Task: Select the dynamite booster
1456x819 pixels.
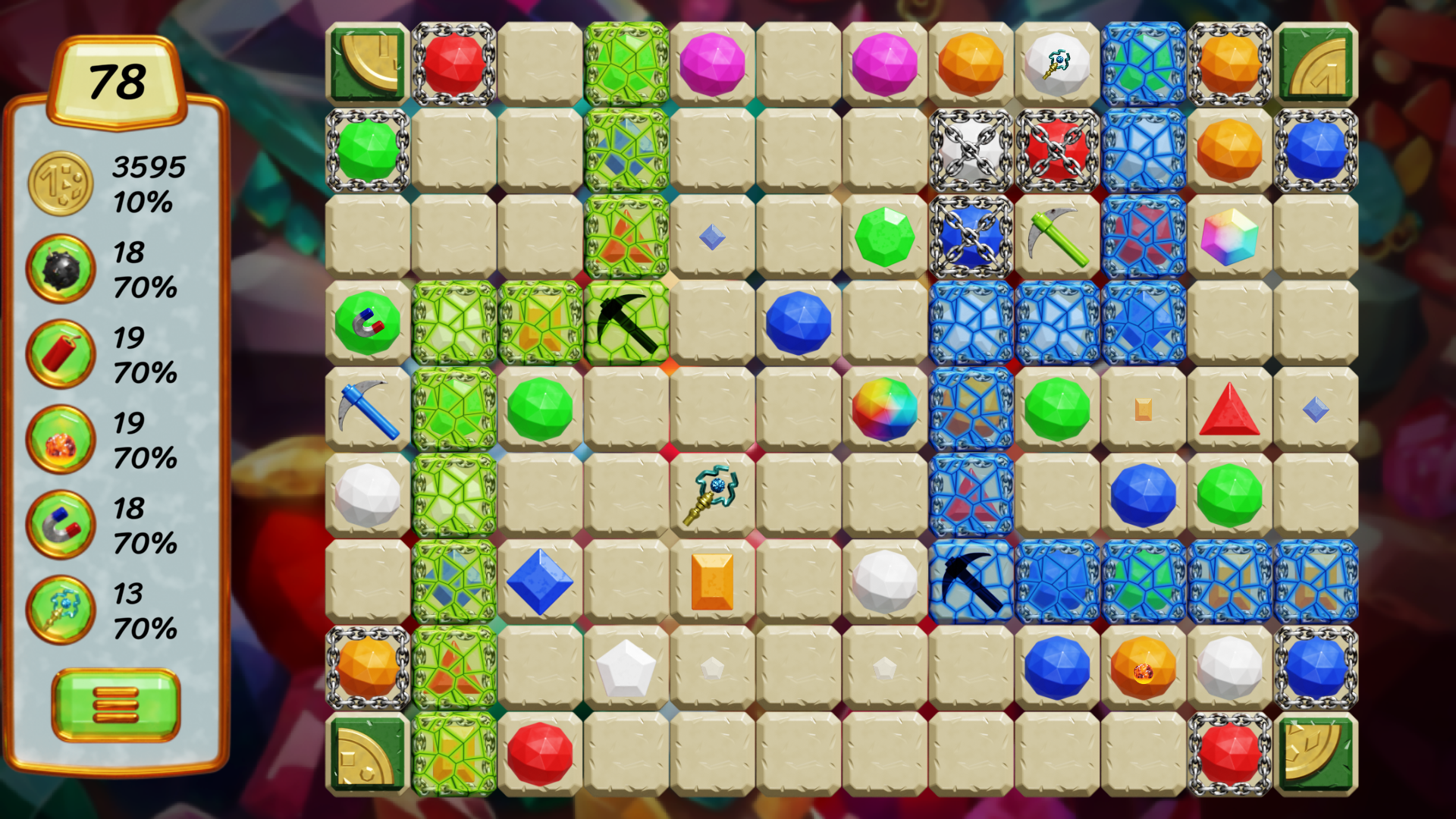Action: [60, 356]
